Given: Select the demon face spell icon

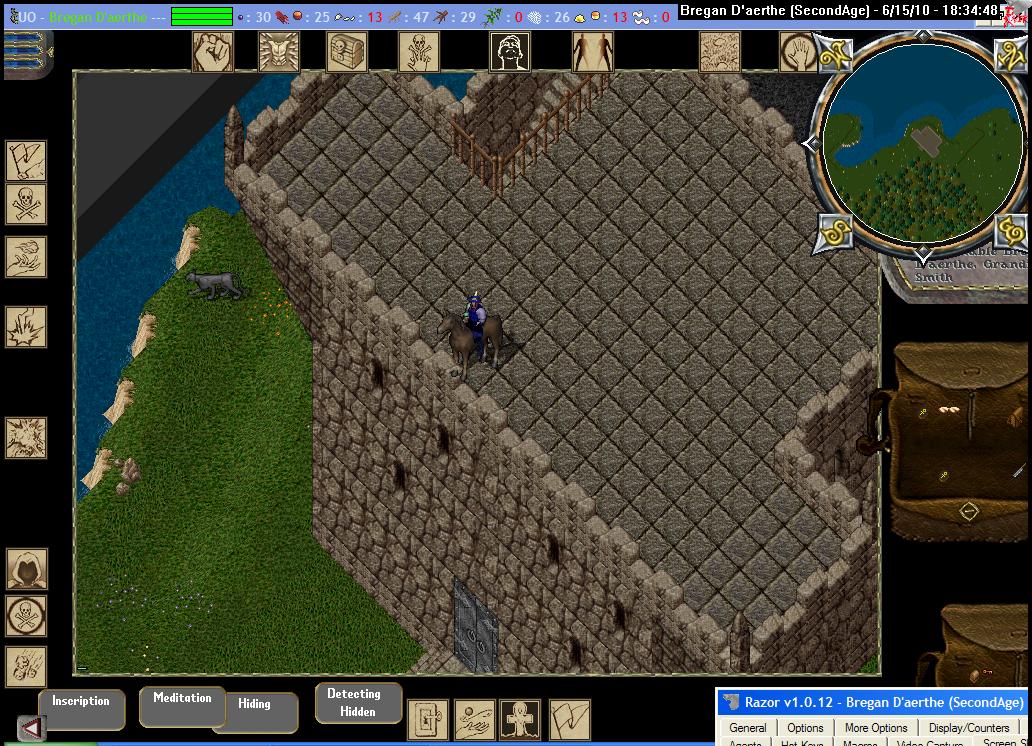Looking at the screenshot, I should coord(279,52).
